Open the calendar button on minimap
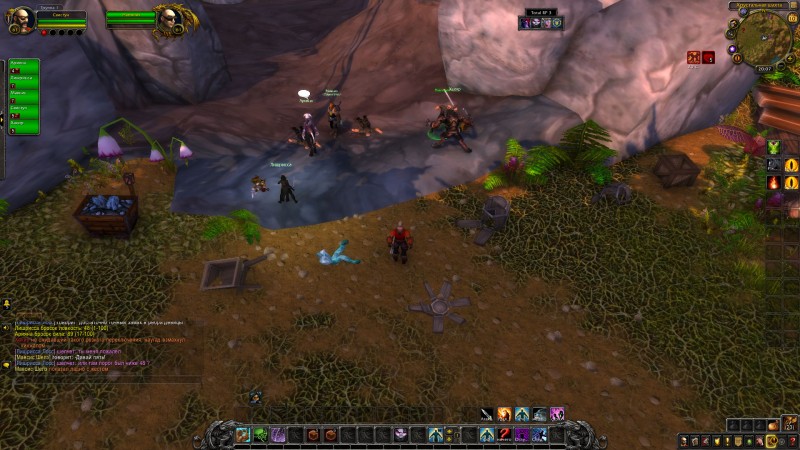Image resolution: width=800 pixels, height=450 pixels. pos(792,17)
